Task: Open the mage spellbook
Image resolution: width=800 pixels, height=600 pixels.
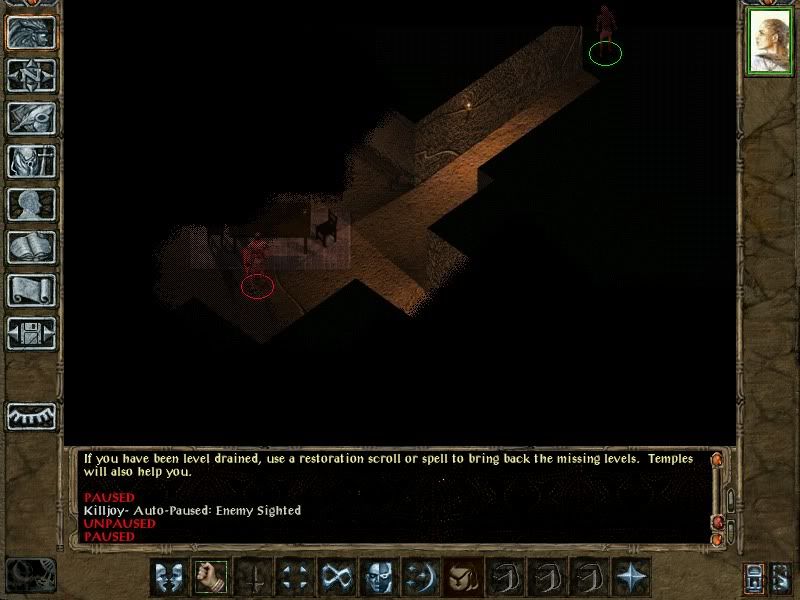Action: click(31, 247)
